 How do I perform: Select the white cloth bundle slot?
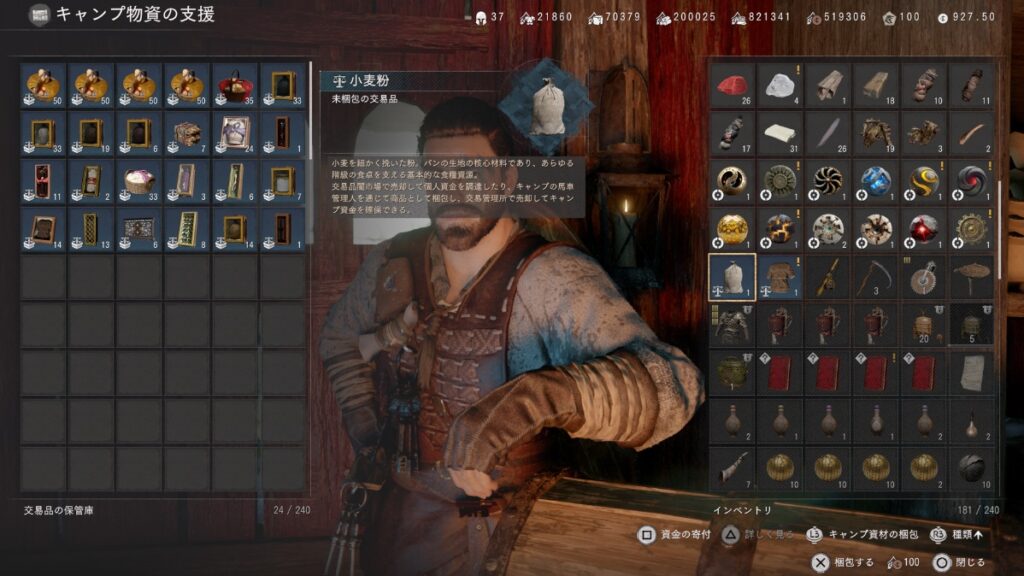click(780, 133)
